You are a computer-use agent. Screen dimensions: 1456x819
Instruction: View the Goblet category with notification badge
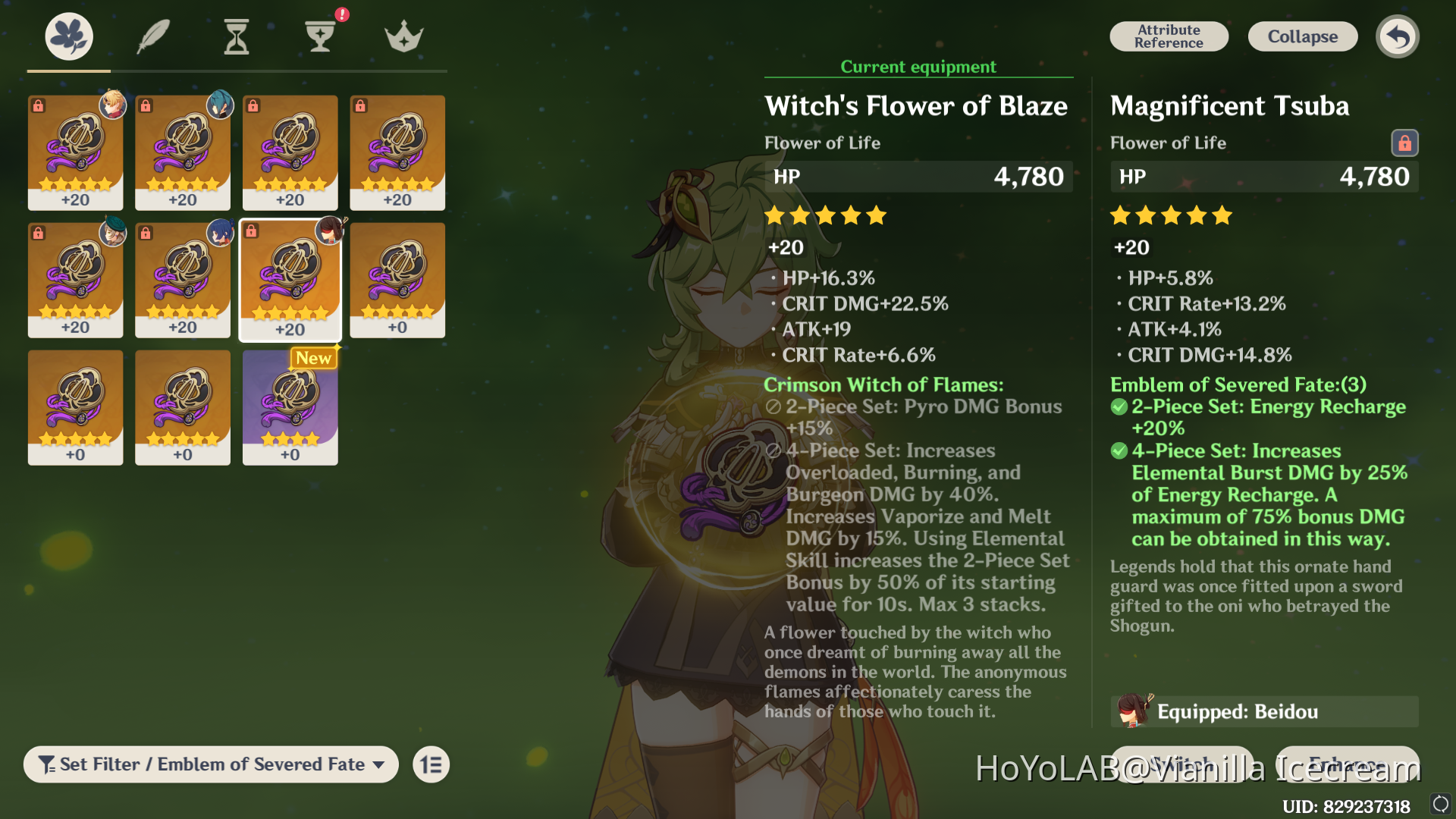pos(321,34)
